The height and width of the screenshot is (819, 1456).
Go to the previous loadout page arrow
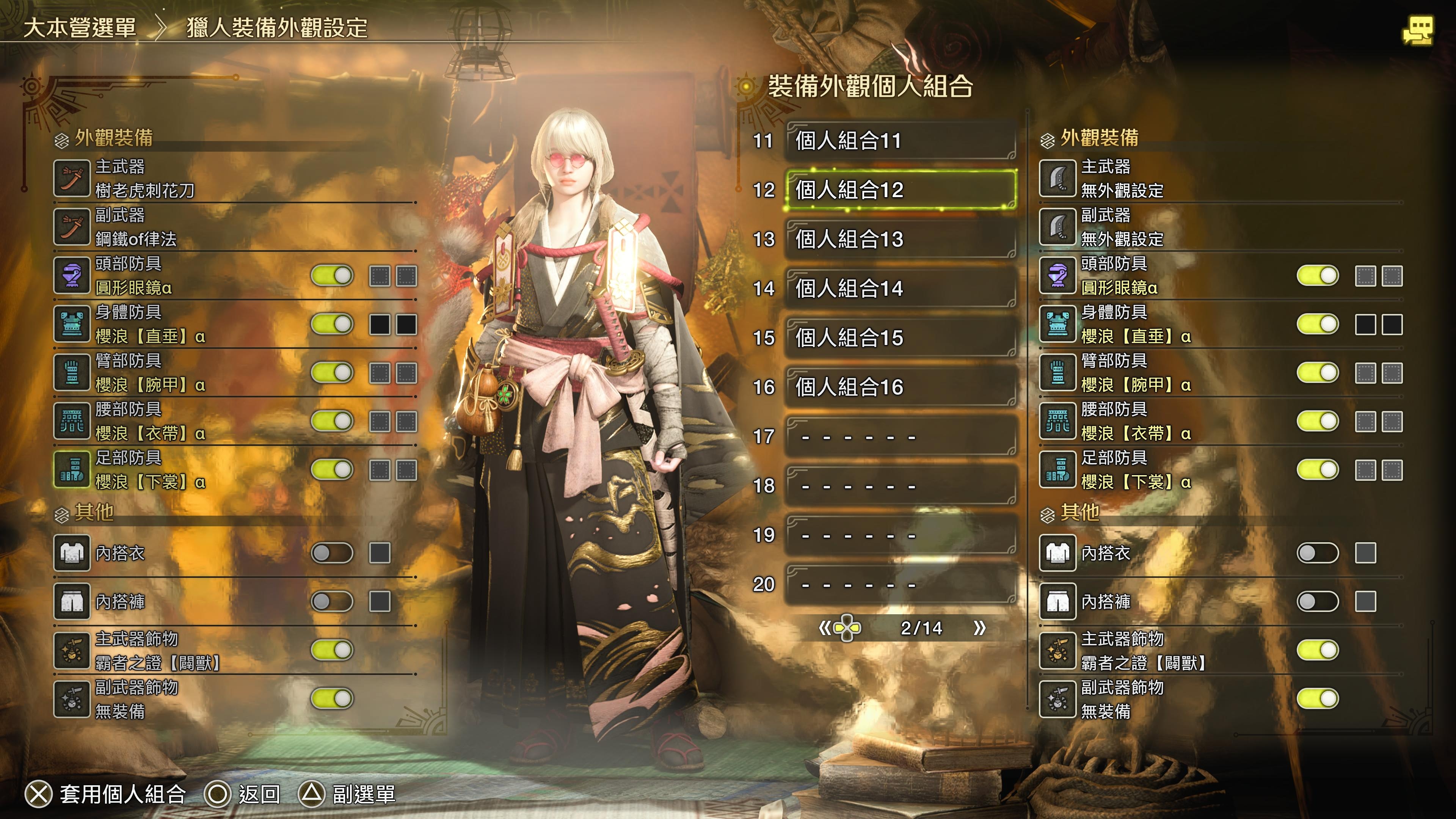click(825, 628)
